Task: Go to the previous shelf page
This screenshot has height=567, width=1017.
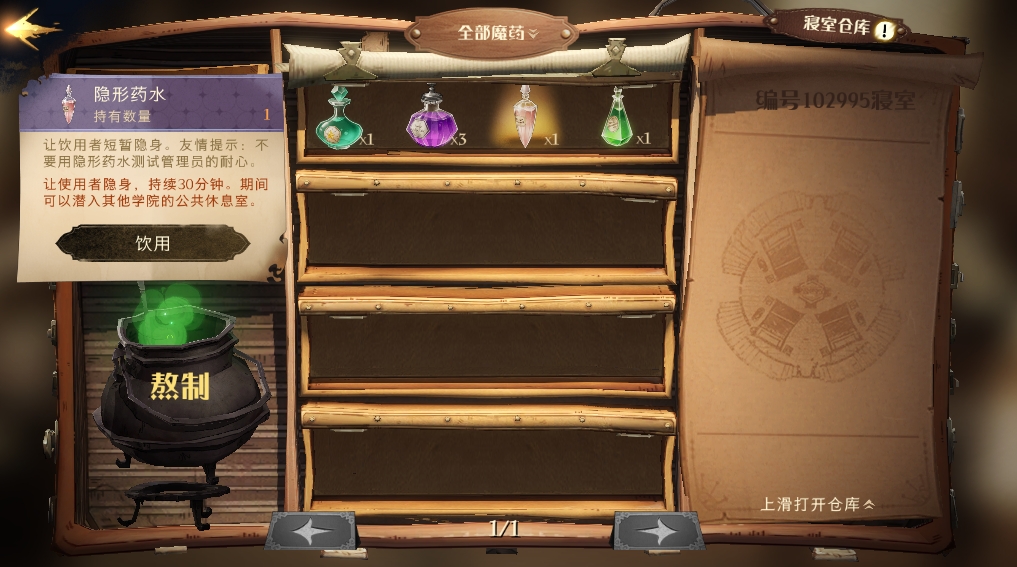Action: tap(311, 531)
